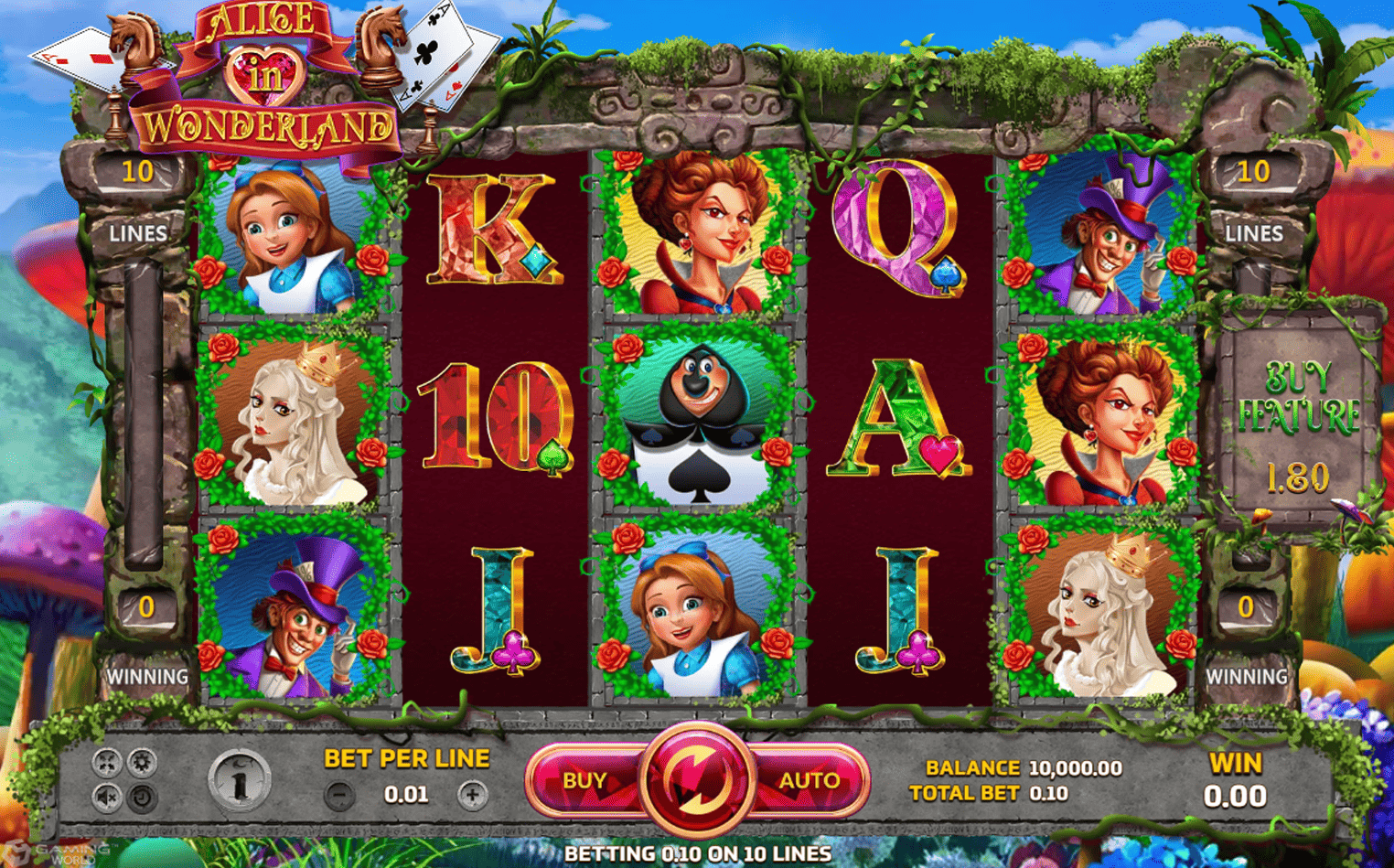Spin the reels with the red button

tap(697, 779)
